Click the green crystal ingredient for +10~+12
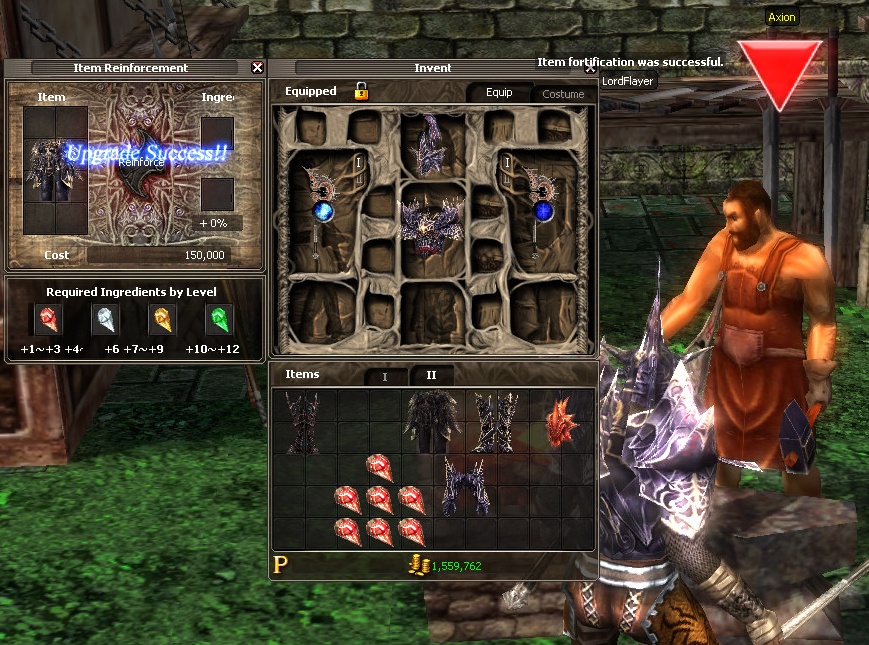Screen dimensions: 869x645 coord(219,320)
